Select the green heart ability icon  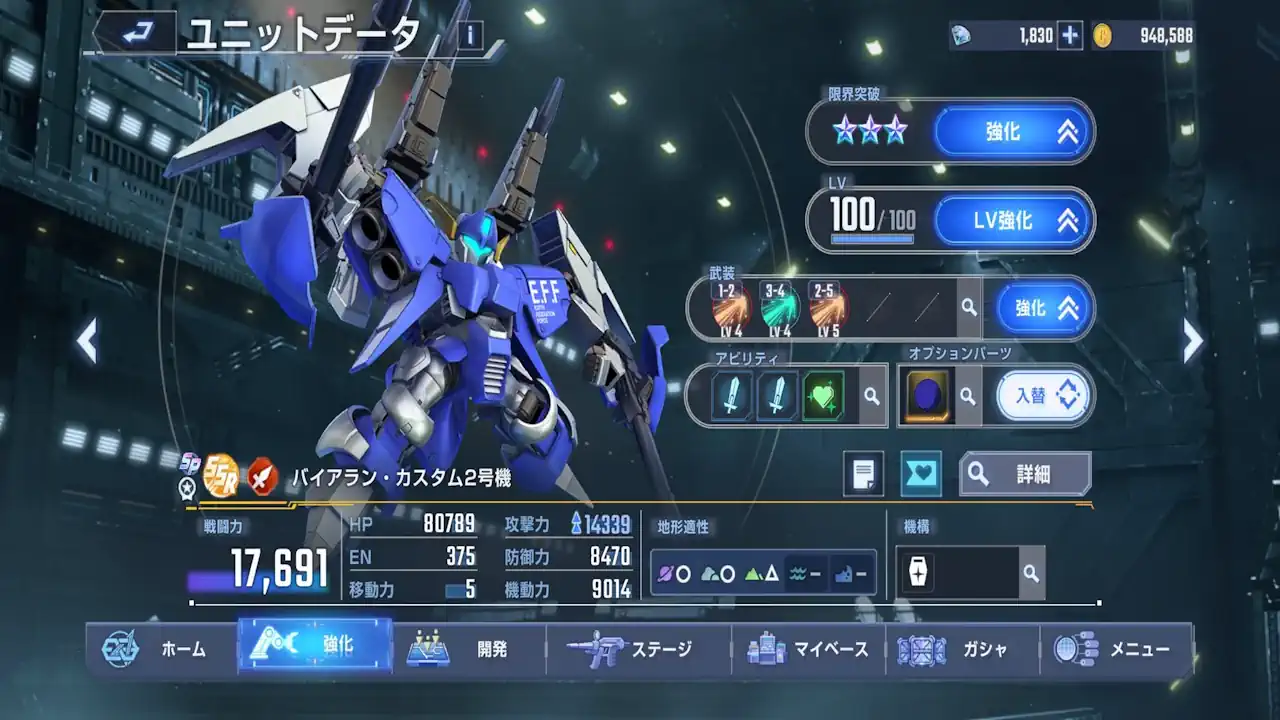click(x=823, y=396)
